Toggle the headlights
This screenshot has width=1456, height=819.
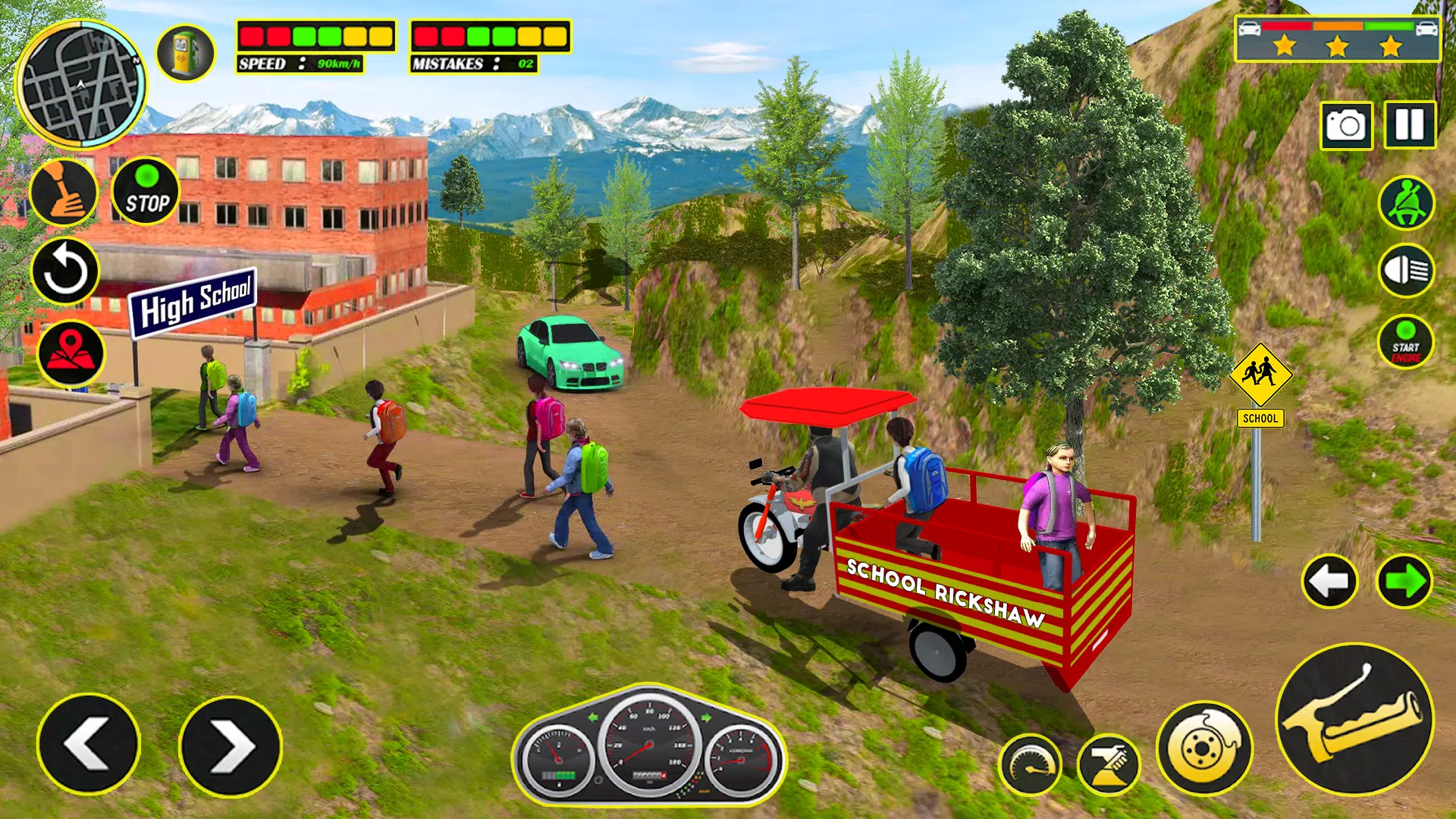[x=1406, y=271]
